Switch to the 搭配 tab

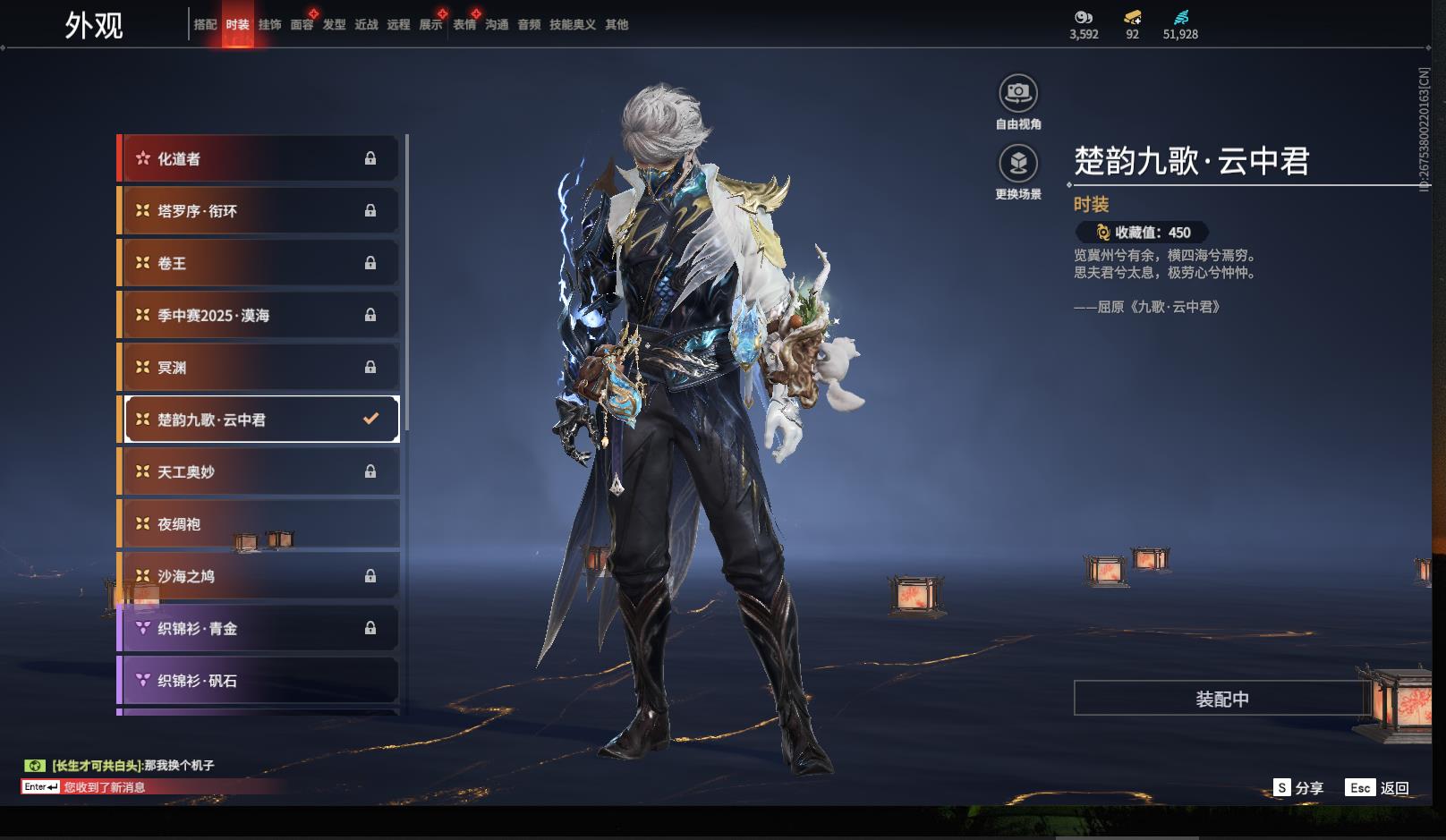[x=205, y=25]
